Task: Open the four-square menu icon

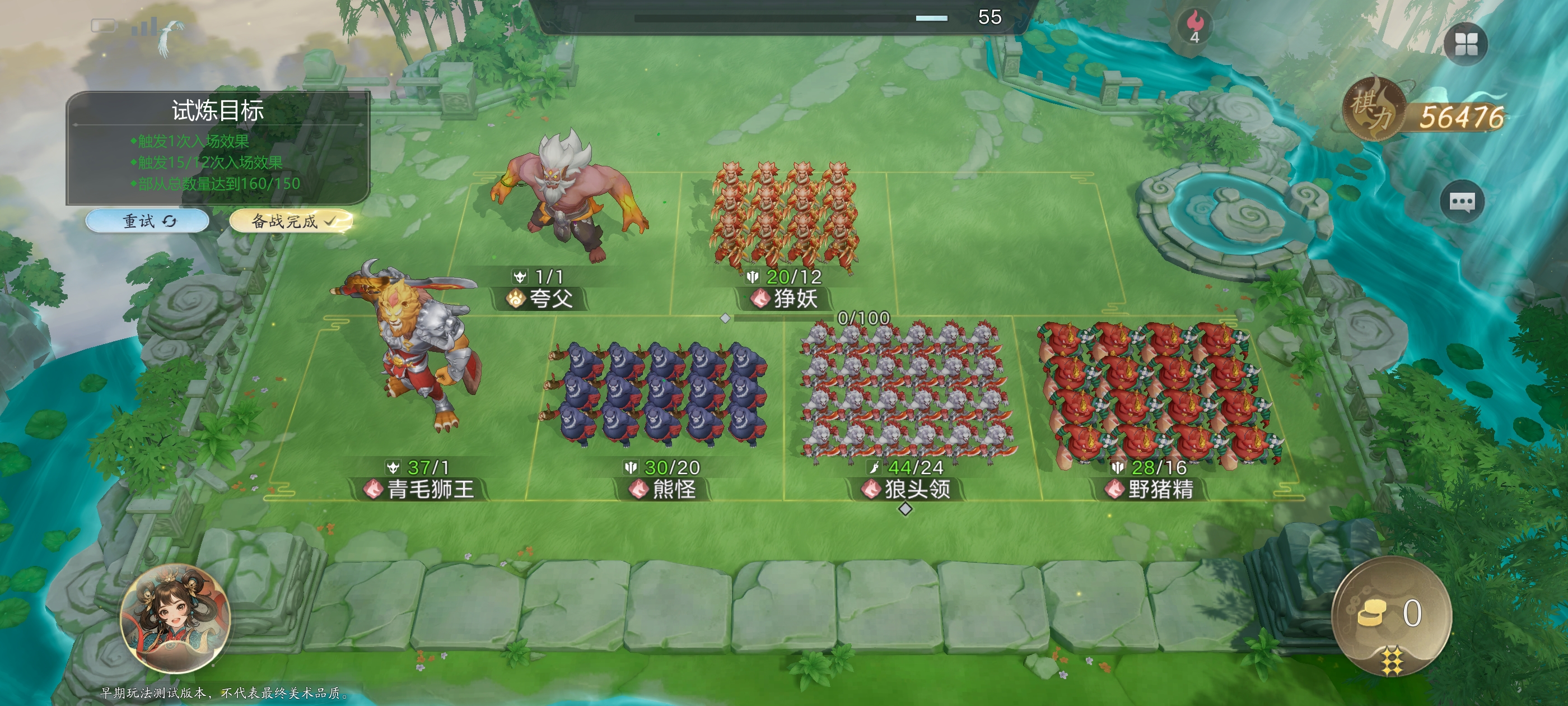Action: tap(1466, 44)
